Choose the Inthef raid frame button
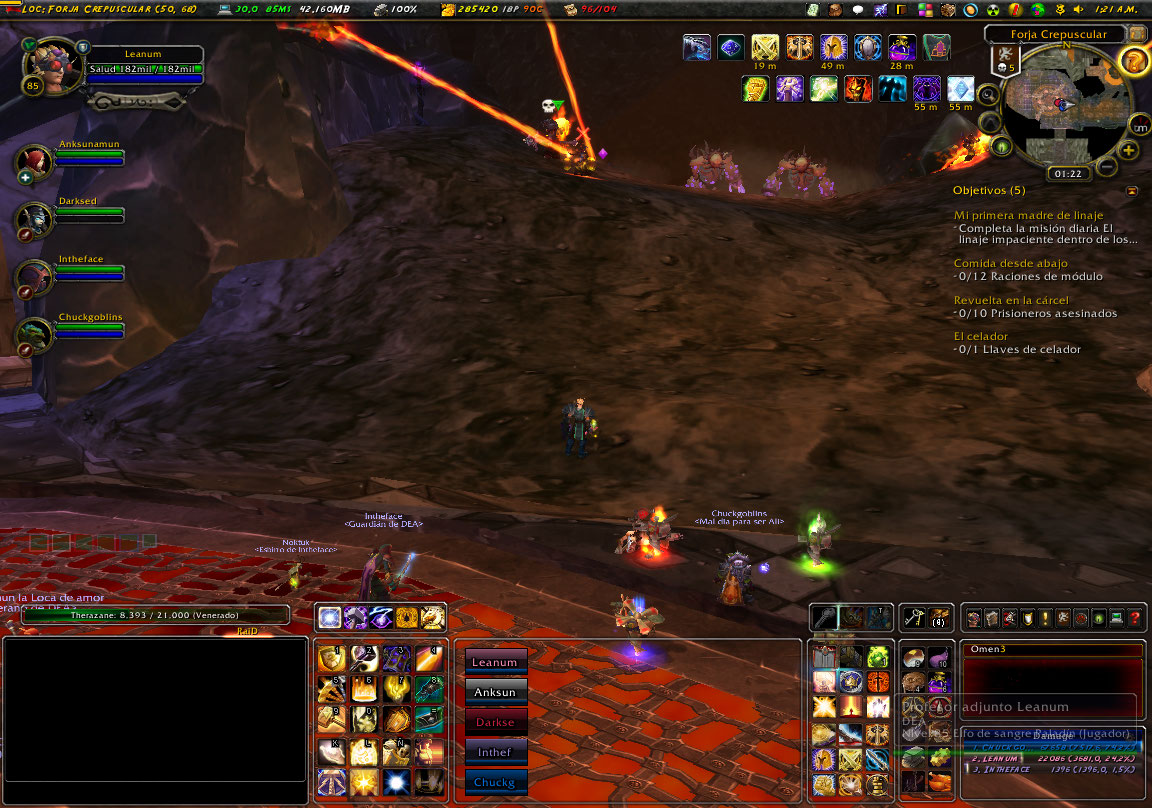The width and height of the screenshot is (1152, 808). [495, 752]
